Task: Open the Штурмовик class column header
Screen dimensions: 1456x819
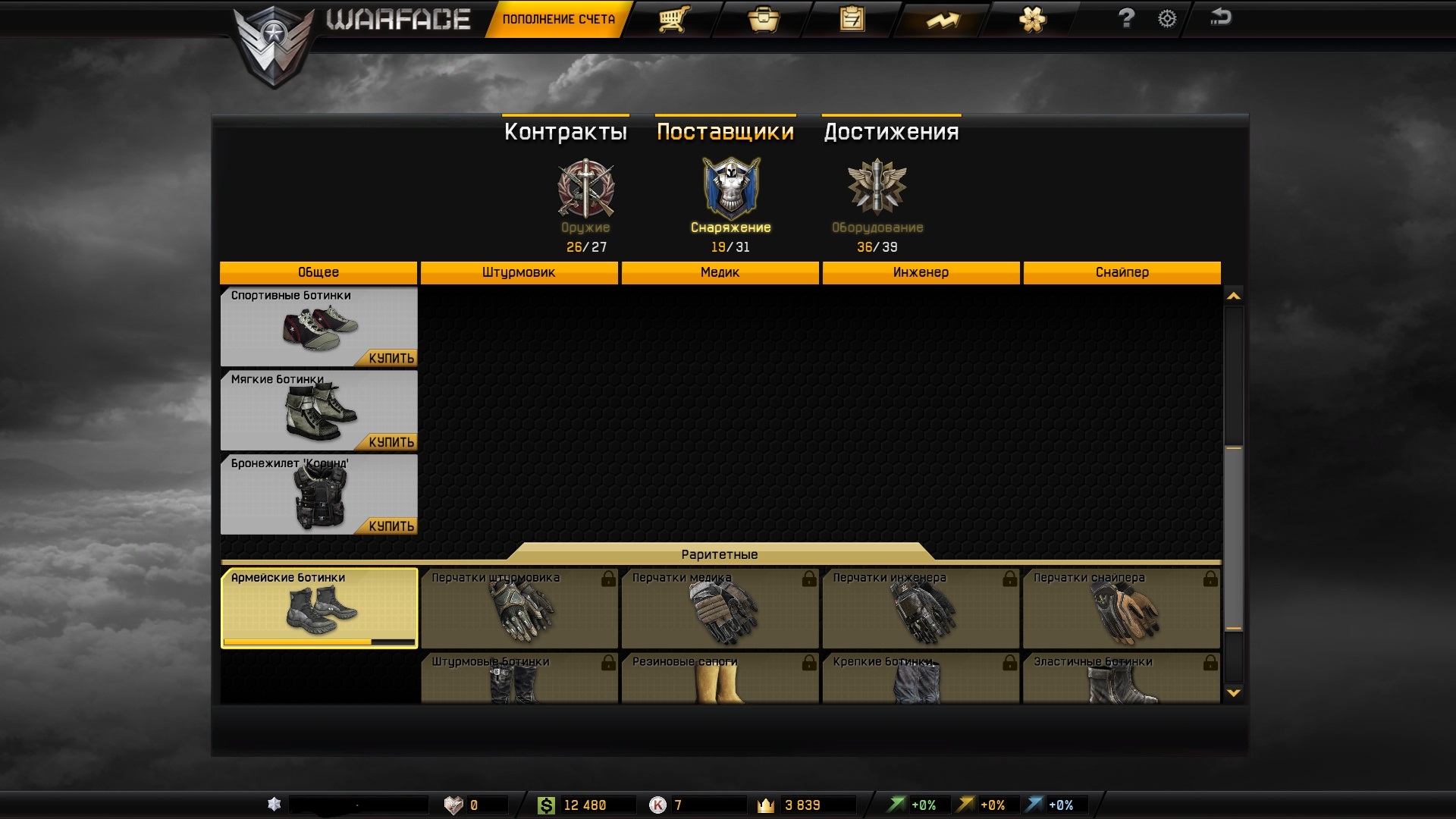Action: click(x=519, y=272)
